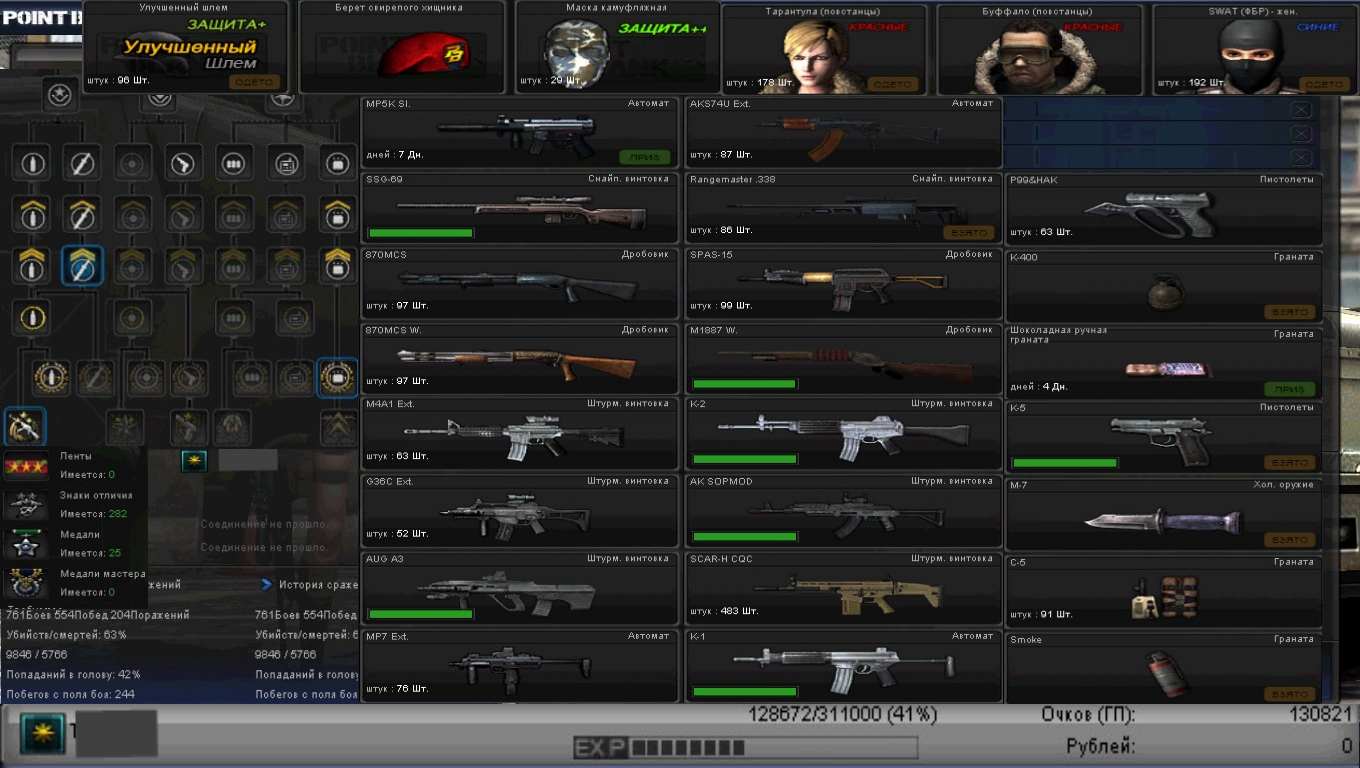The width and height of the screenshot is (1360, 768).
Task: Pick the AUG A3 assault rifle
Action: pyautogui.click(x=520, y=588)
